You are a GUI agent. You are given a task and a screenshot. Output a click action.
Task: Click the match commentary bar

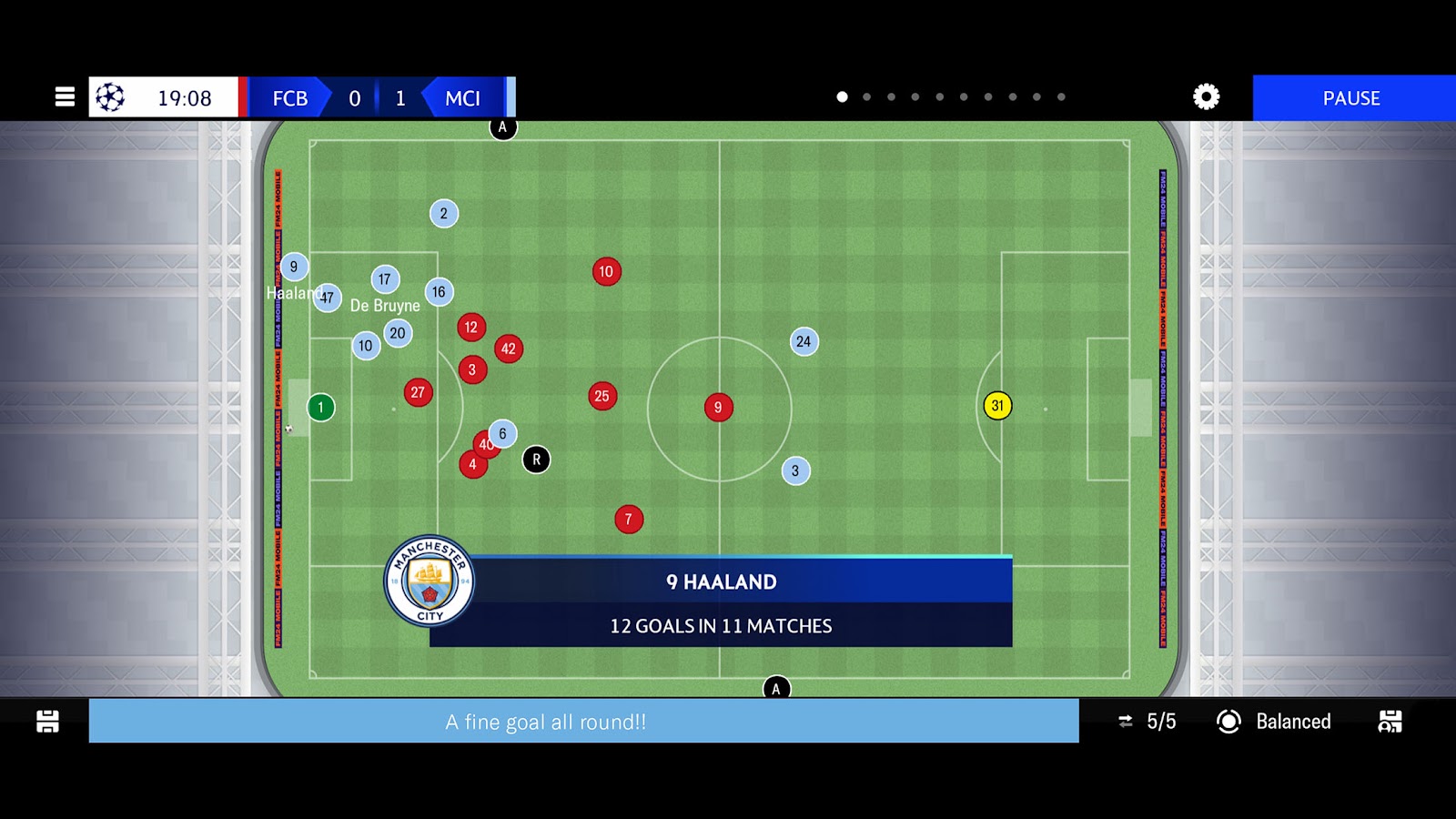point(583,722)
